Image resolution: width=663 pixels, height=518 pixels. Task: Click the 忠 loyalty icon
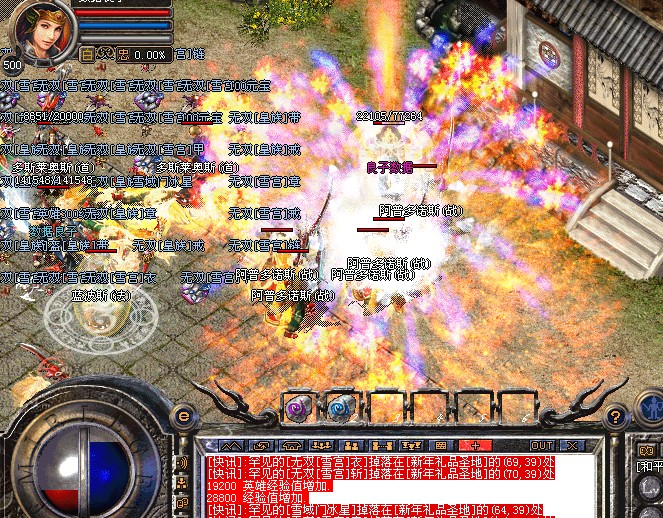click(123, 54)
